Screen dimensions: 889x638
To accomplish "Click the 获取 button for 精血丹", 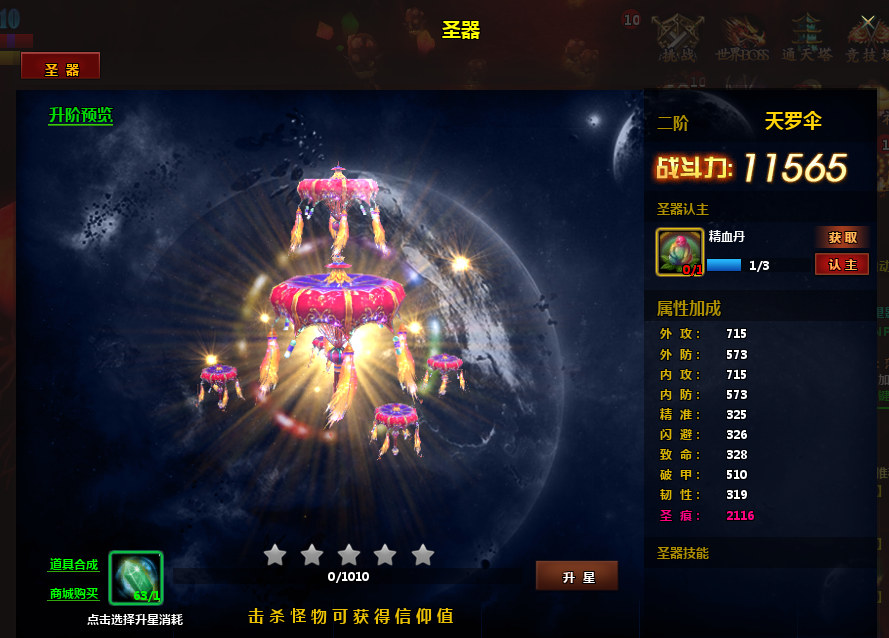I will click(842, 238).
